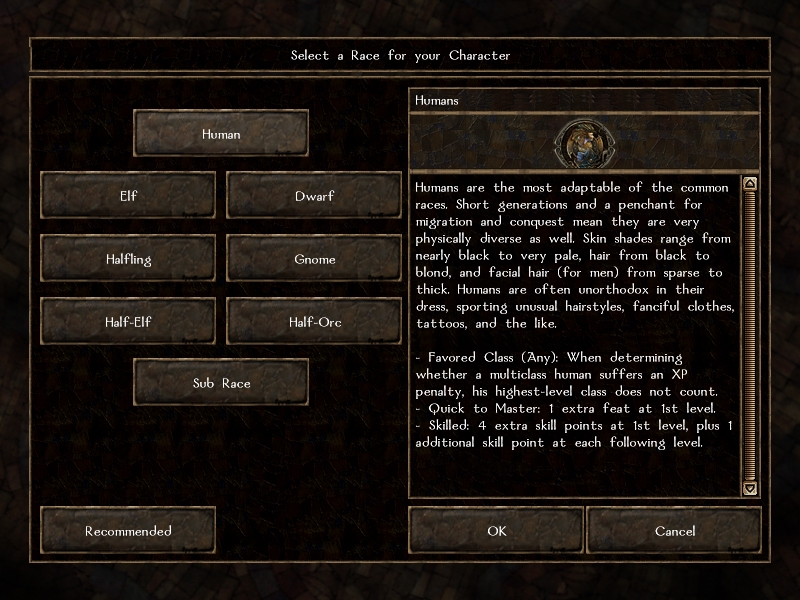
Task: Click the description scrollbar down arrow
Action: click(750, 488)
